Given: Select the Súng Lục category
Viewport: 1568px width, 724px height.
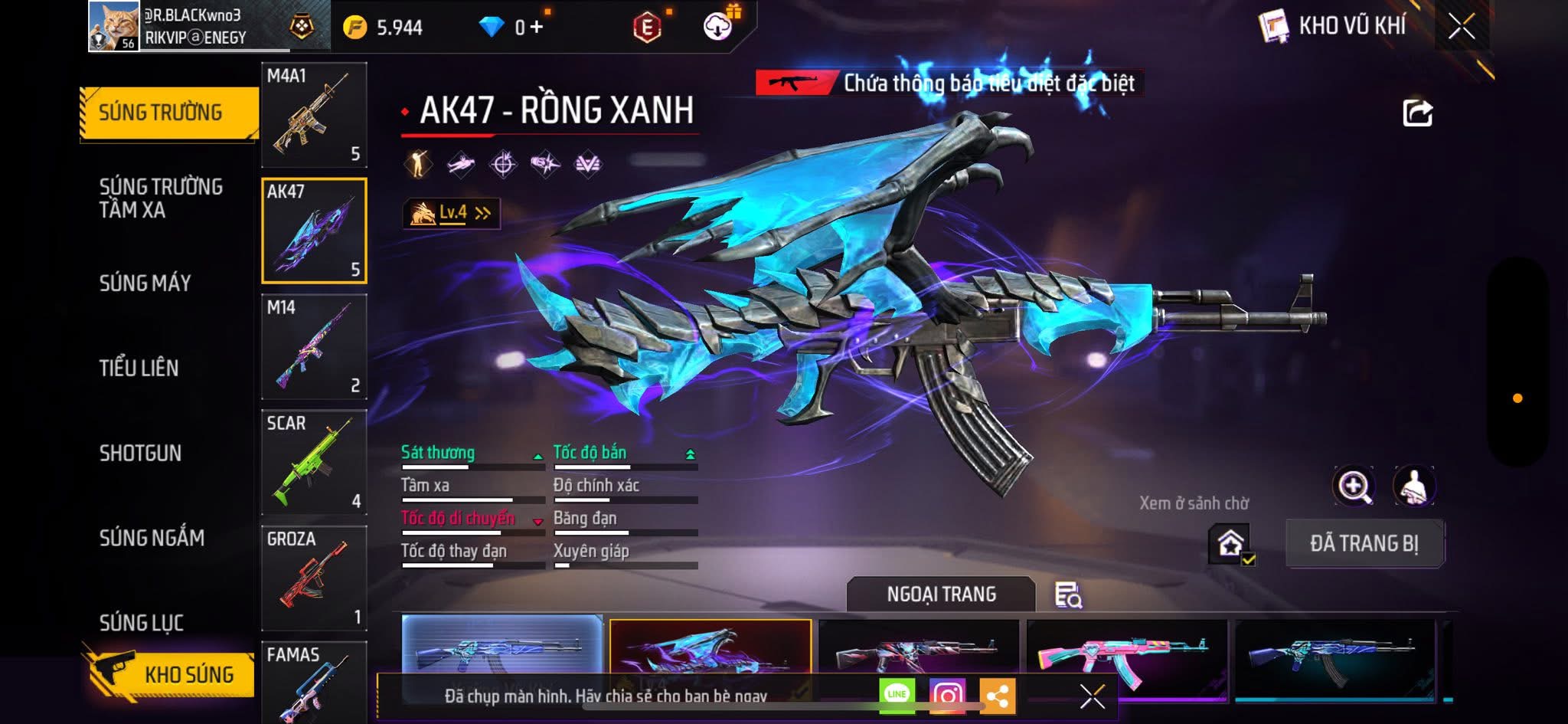Looking at the screenshot, I should (142, 622).
